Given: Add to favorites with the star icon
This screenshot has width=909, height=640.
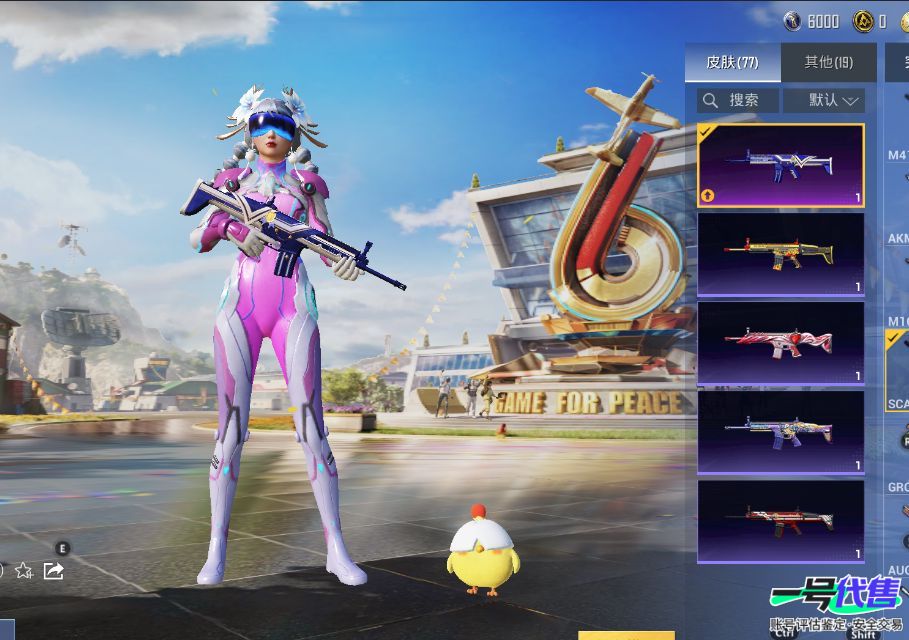Looking at the screenshot, I should [23, 570].
